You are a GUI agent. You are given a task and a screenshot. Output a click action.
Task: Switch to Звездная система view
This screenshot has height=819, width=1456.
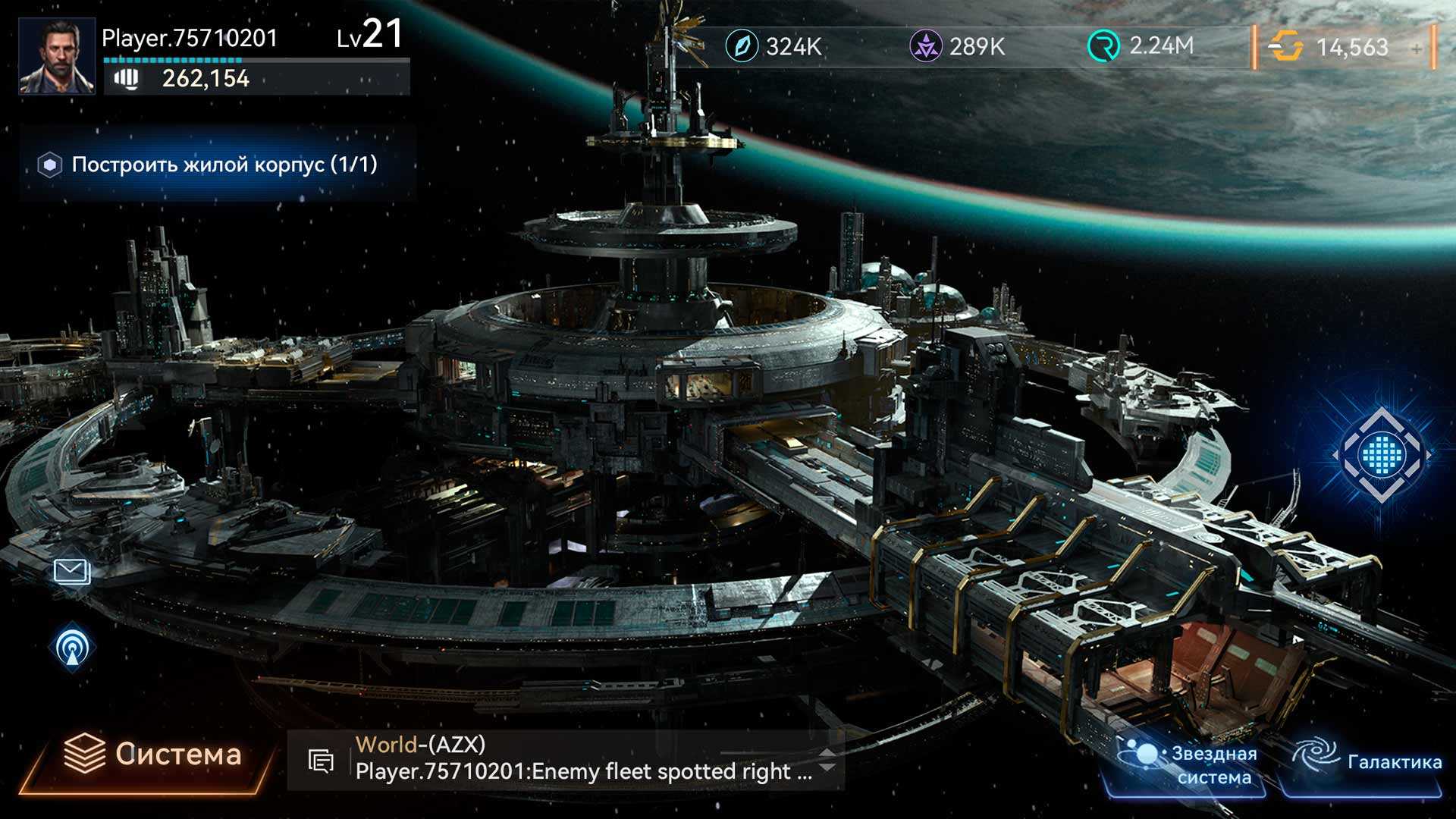(1191, 764)
